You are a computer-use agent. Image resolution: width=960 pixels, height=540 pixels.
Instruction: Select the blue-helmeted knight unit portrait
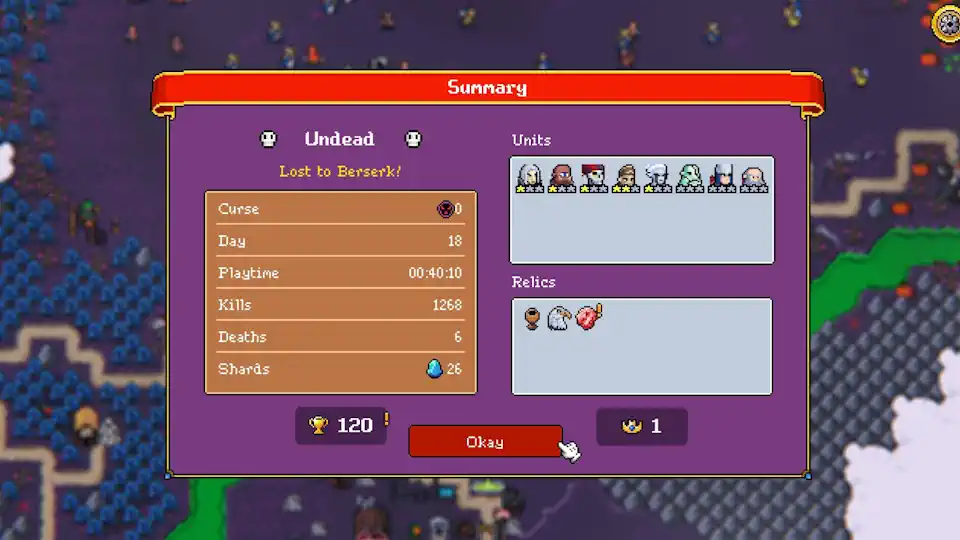pyautogui.click(x=722, y=177)
